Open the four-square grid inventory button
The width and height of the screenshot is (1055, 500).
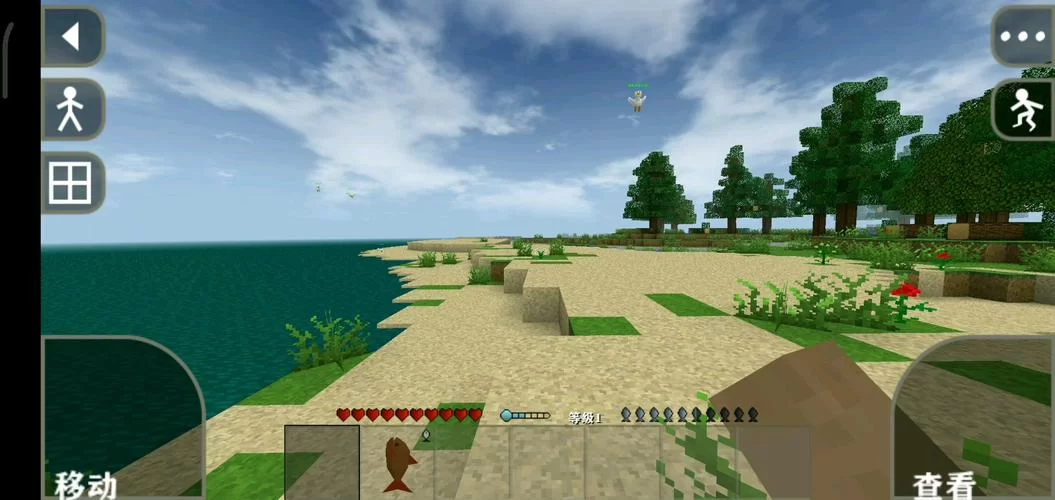[72, 182]
